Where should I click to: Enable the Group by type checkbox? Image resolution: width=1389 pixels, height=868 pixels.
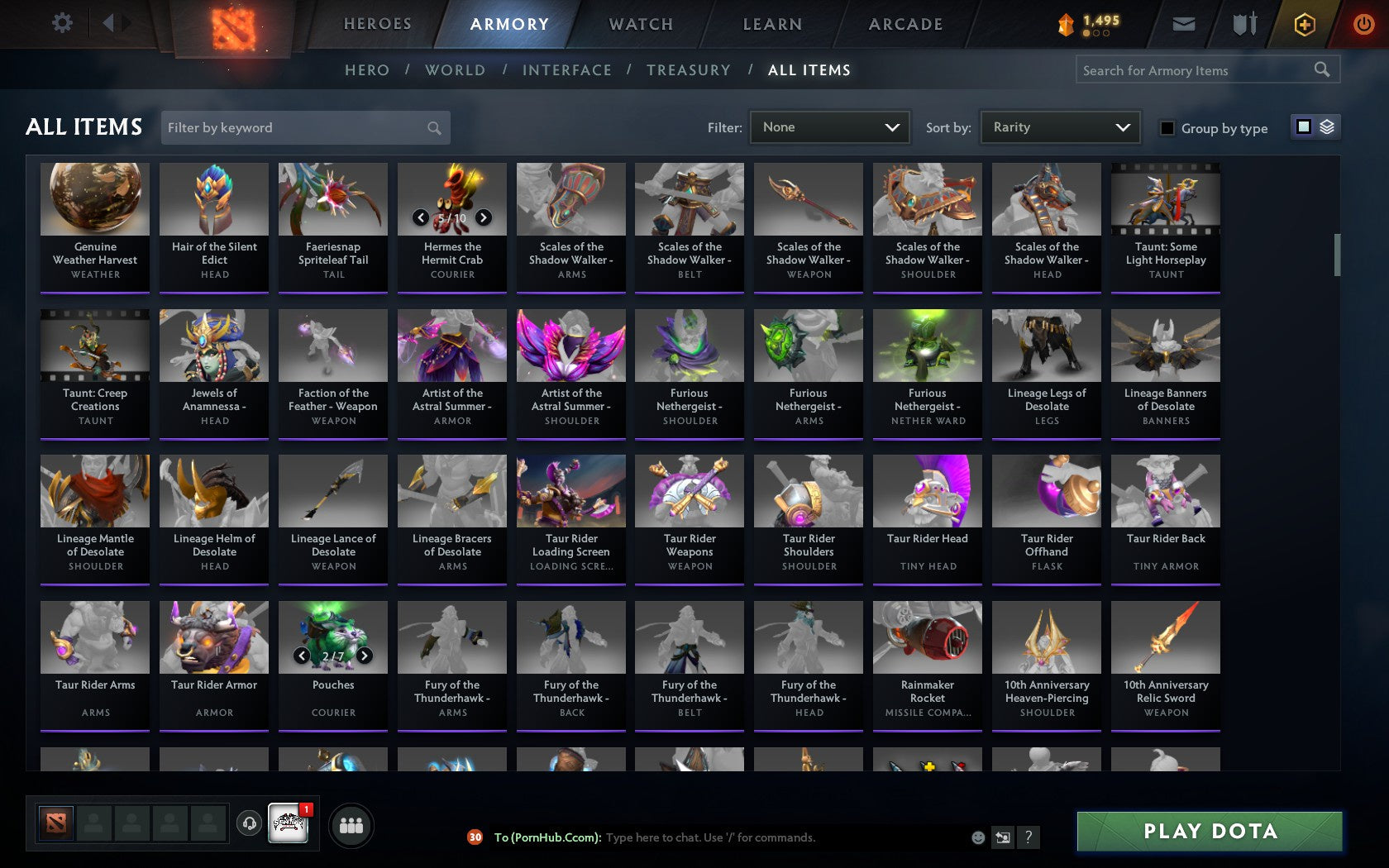click(x=1166, y=128)
